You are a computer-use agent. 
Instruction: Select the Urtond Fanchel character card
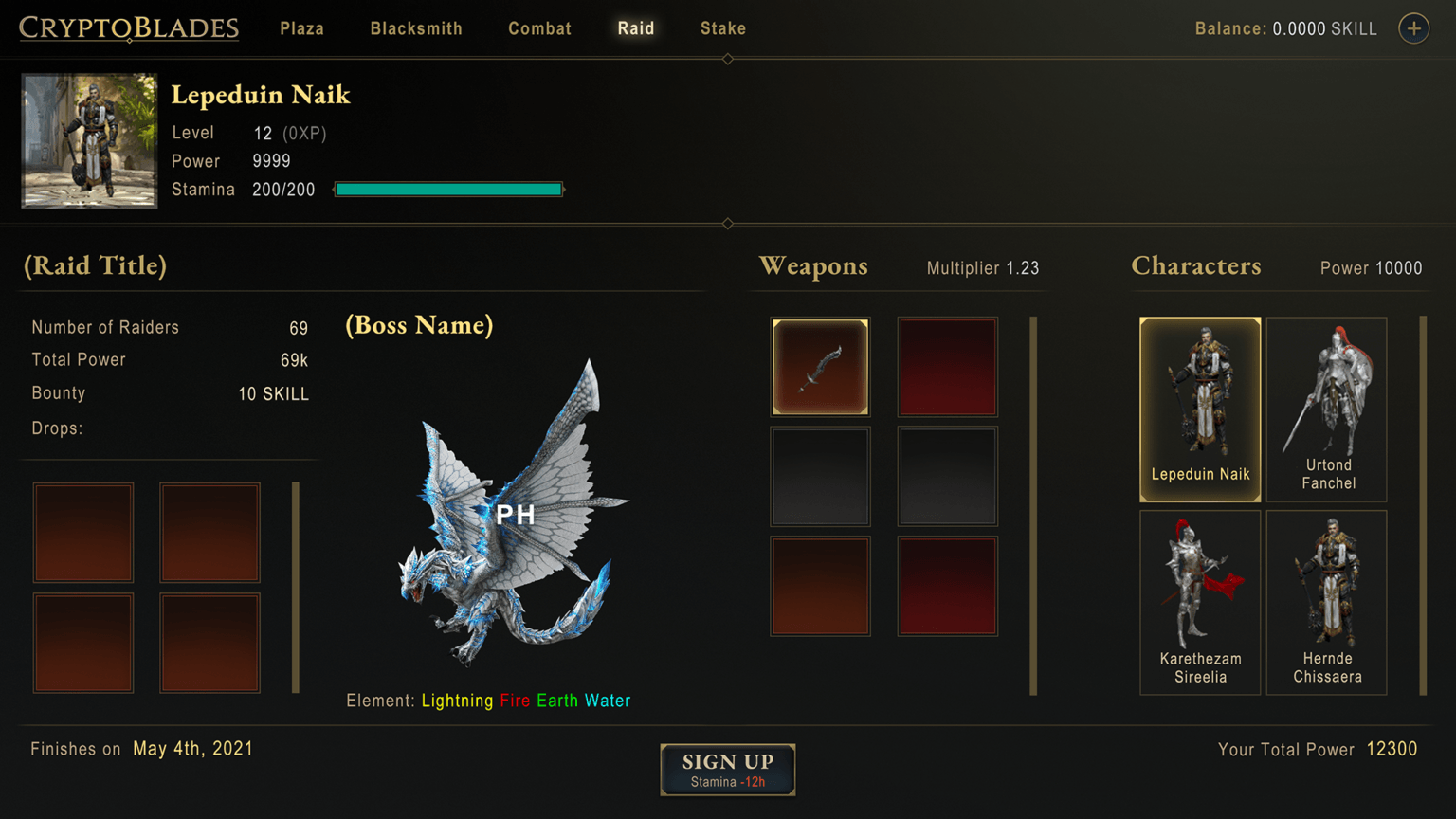(1327, 409)
